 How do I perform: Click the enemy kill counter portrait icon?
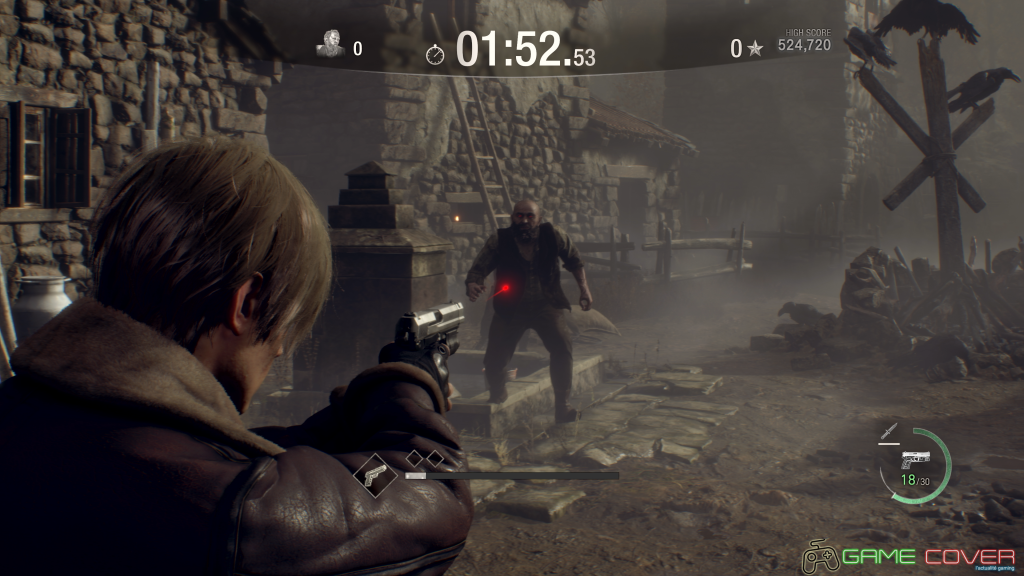click(x=331, y=43)
